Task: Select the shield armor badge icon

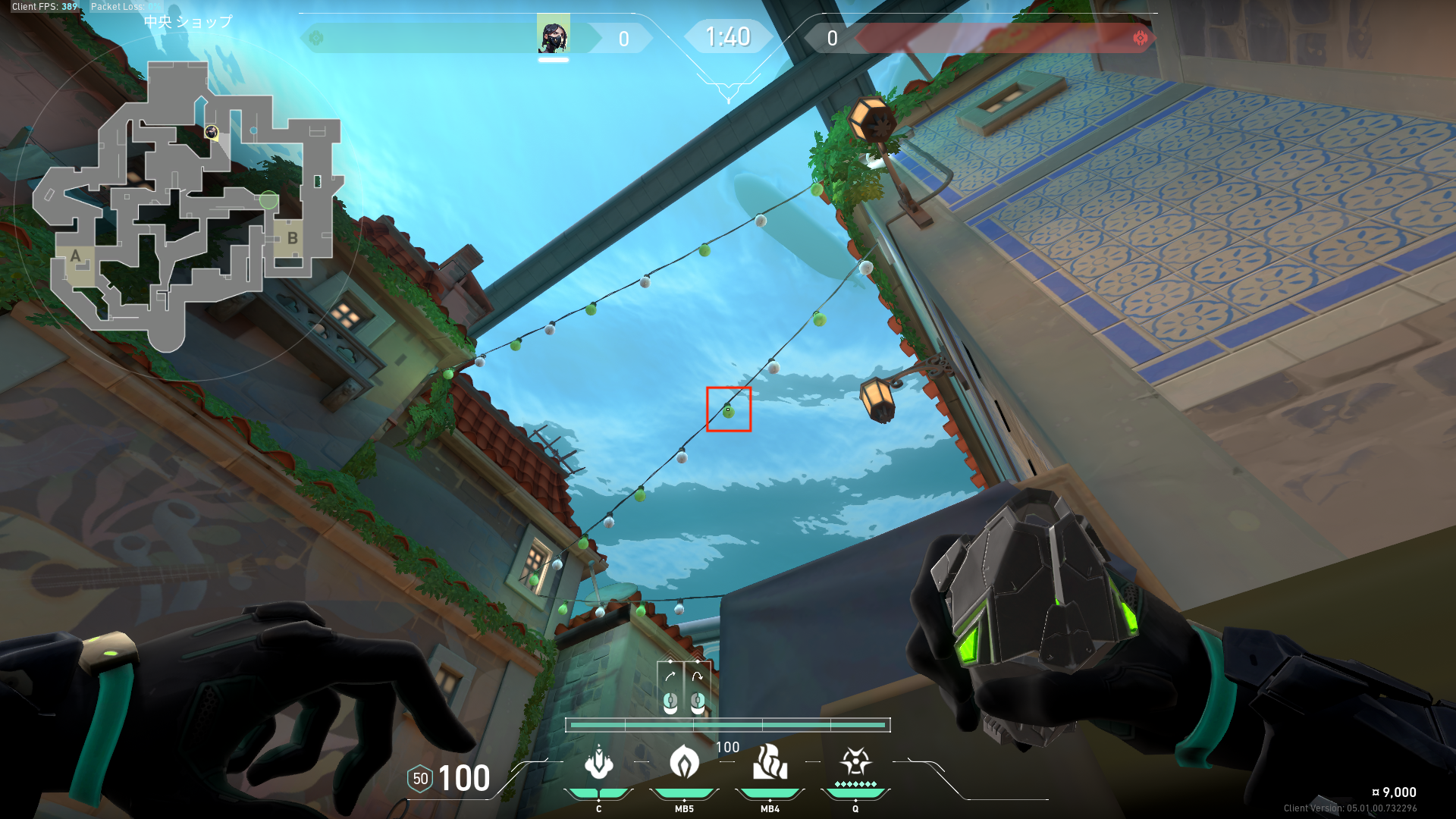Action: tap(420, 779)
